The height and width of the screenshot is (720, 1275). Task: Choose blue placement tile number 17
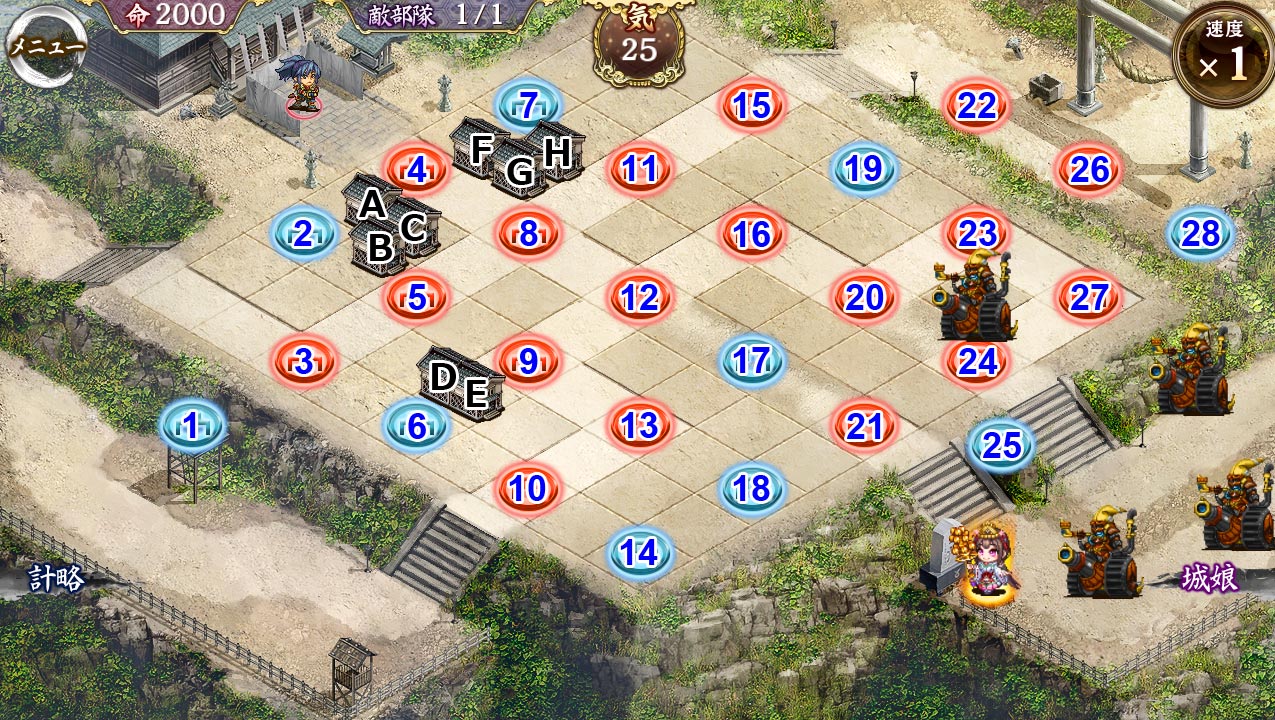(751, 361)
